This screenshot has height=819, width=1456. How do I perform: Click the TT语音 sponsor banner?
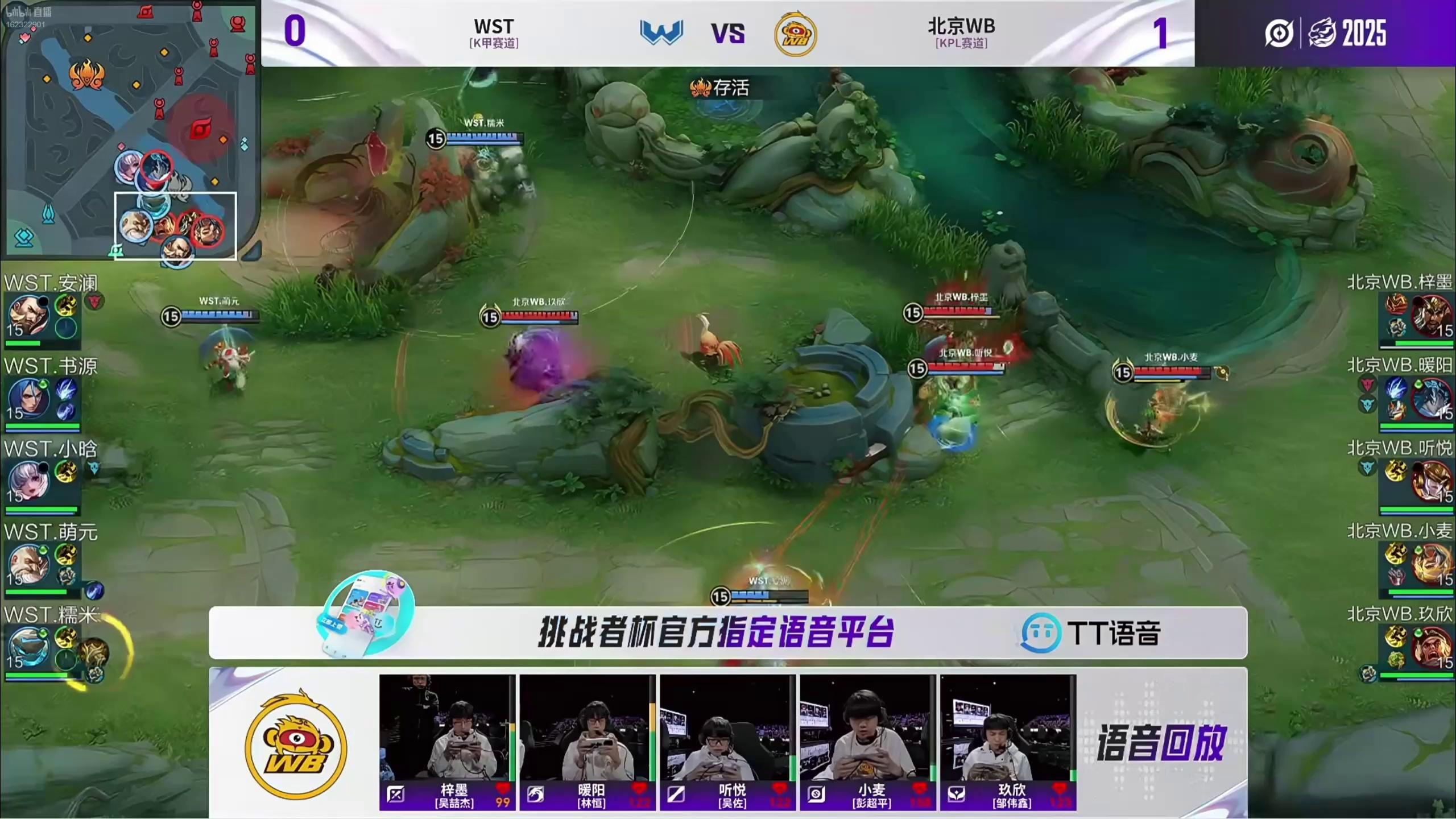coord(728,632)
